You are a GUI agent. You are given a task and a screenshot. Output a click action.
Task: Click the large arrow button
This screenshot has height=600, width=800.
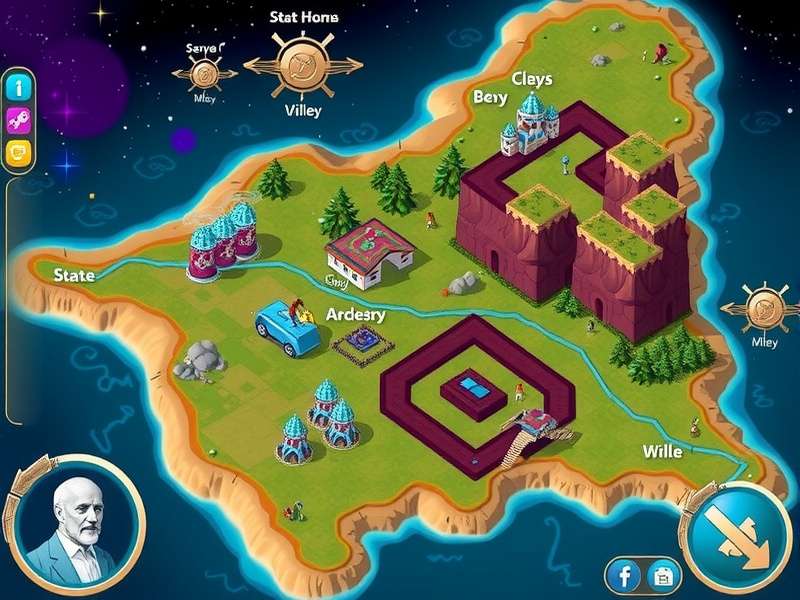coord(740,531)
